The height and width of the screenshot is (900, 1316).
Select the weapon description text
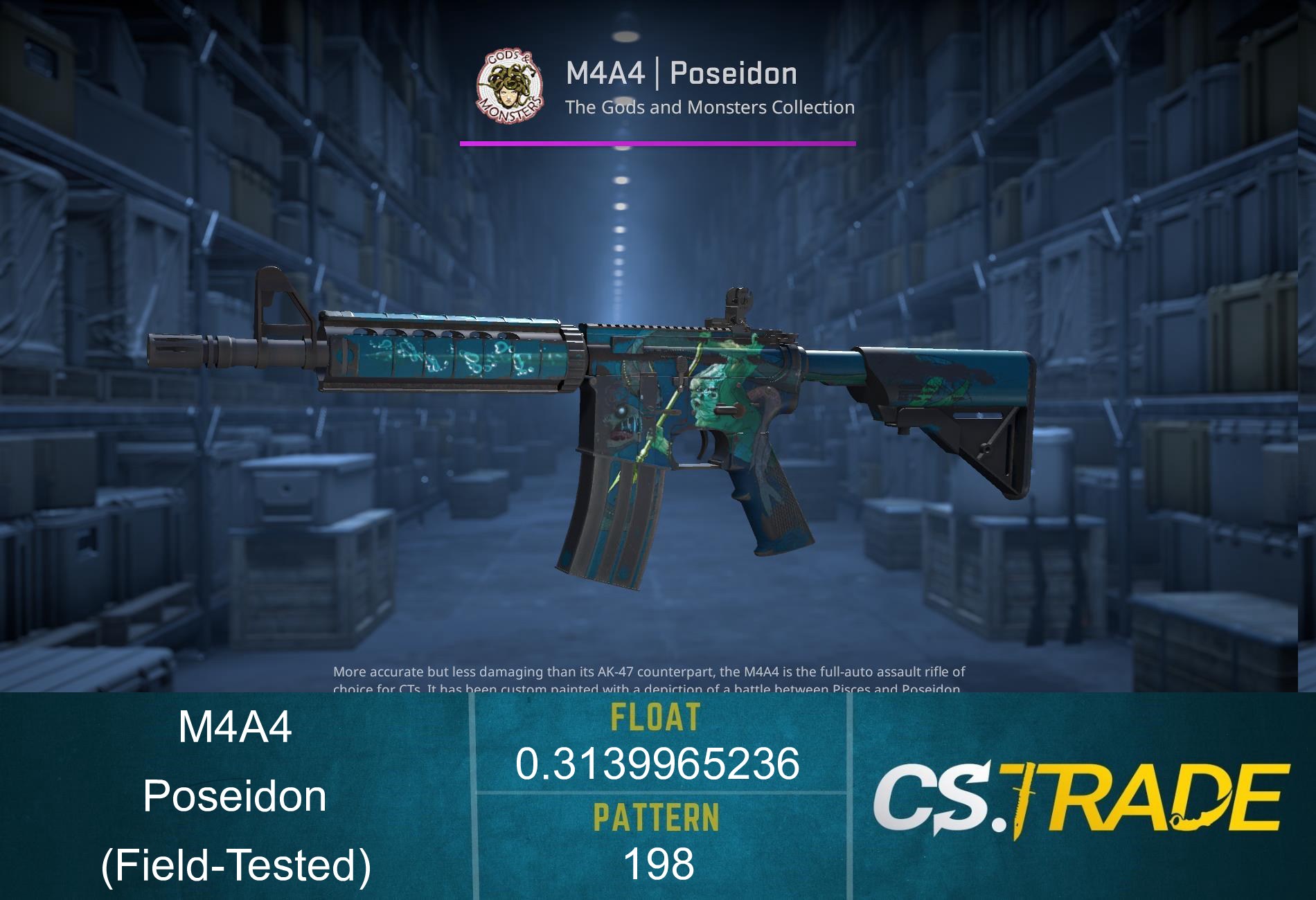pyautogui.click(x=648, y=672)
